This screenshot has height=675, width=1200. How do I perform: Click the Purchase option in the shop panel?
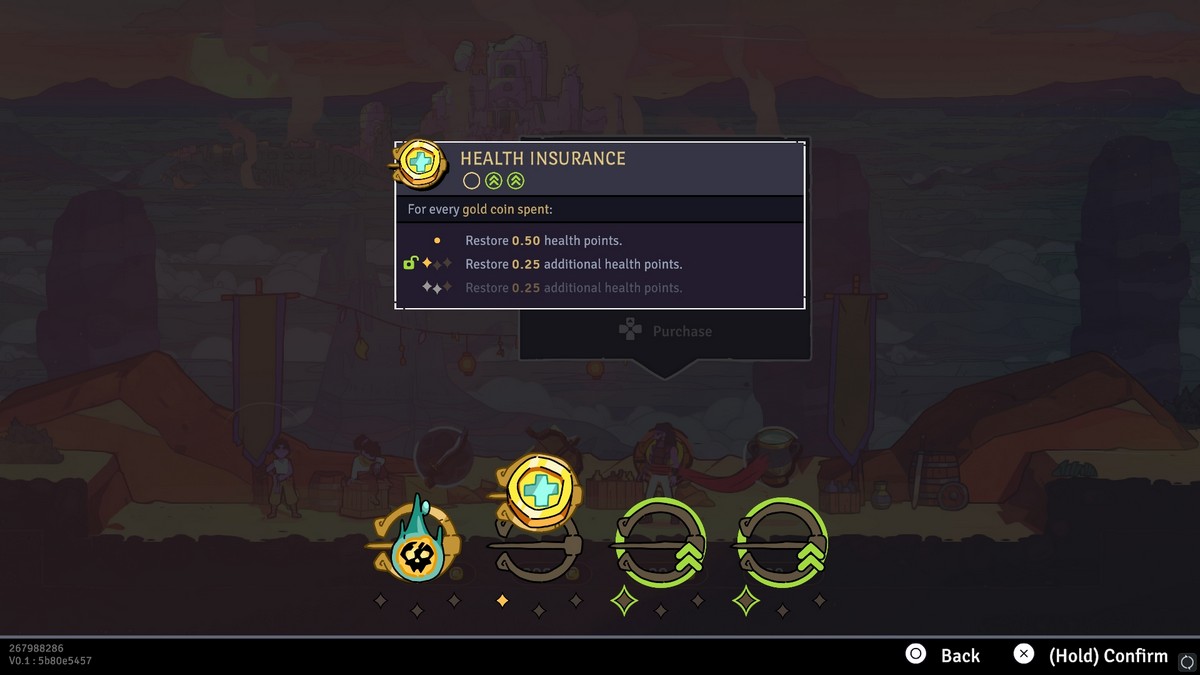(665, 331)
